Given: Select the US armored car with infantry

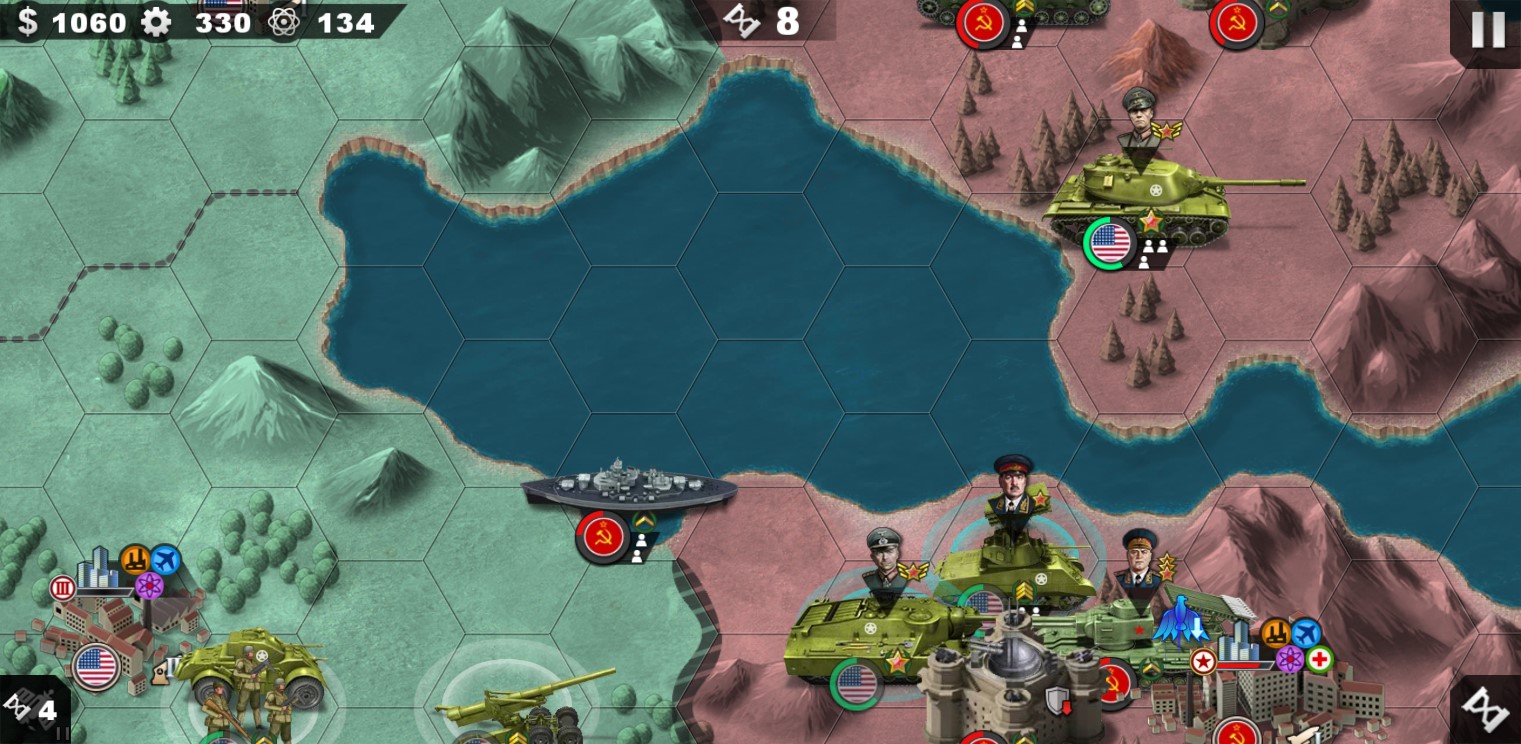Looking at the screenshot, I should point(252,670).
